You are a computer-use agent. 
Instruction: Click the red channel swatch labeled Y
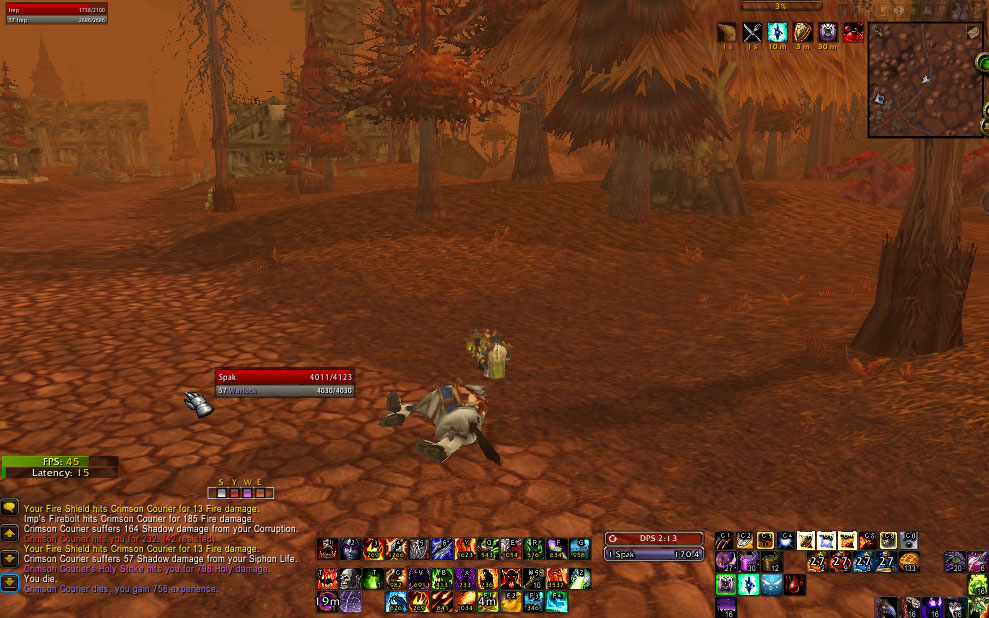235,492
